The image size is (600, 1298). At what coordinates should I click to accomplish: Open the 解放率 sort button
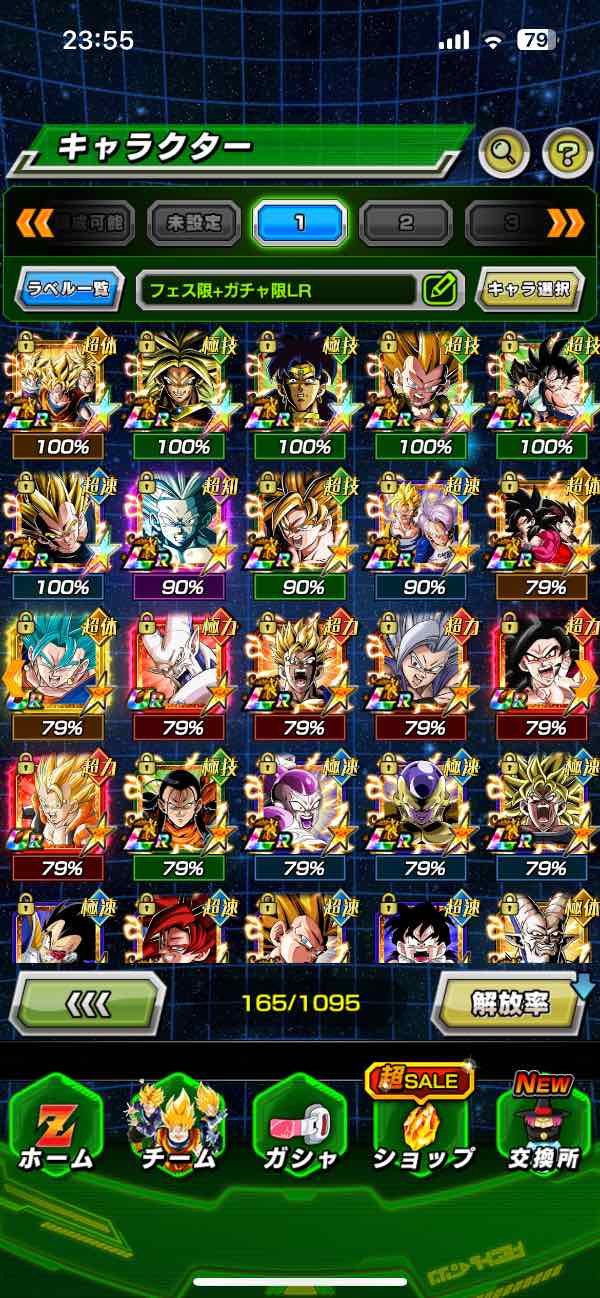[511, 1001]
